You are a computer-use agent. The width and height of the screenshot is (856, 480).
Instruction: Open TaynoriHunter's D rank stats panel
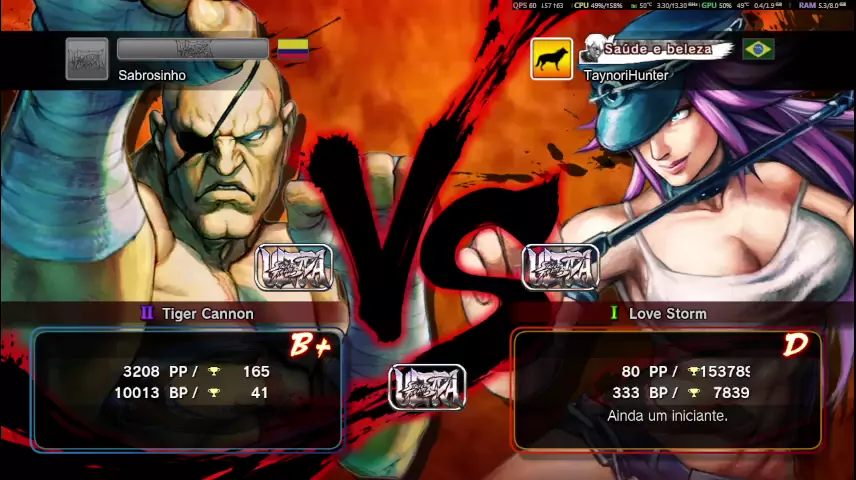click(667, 389)
